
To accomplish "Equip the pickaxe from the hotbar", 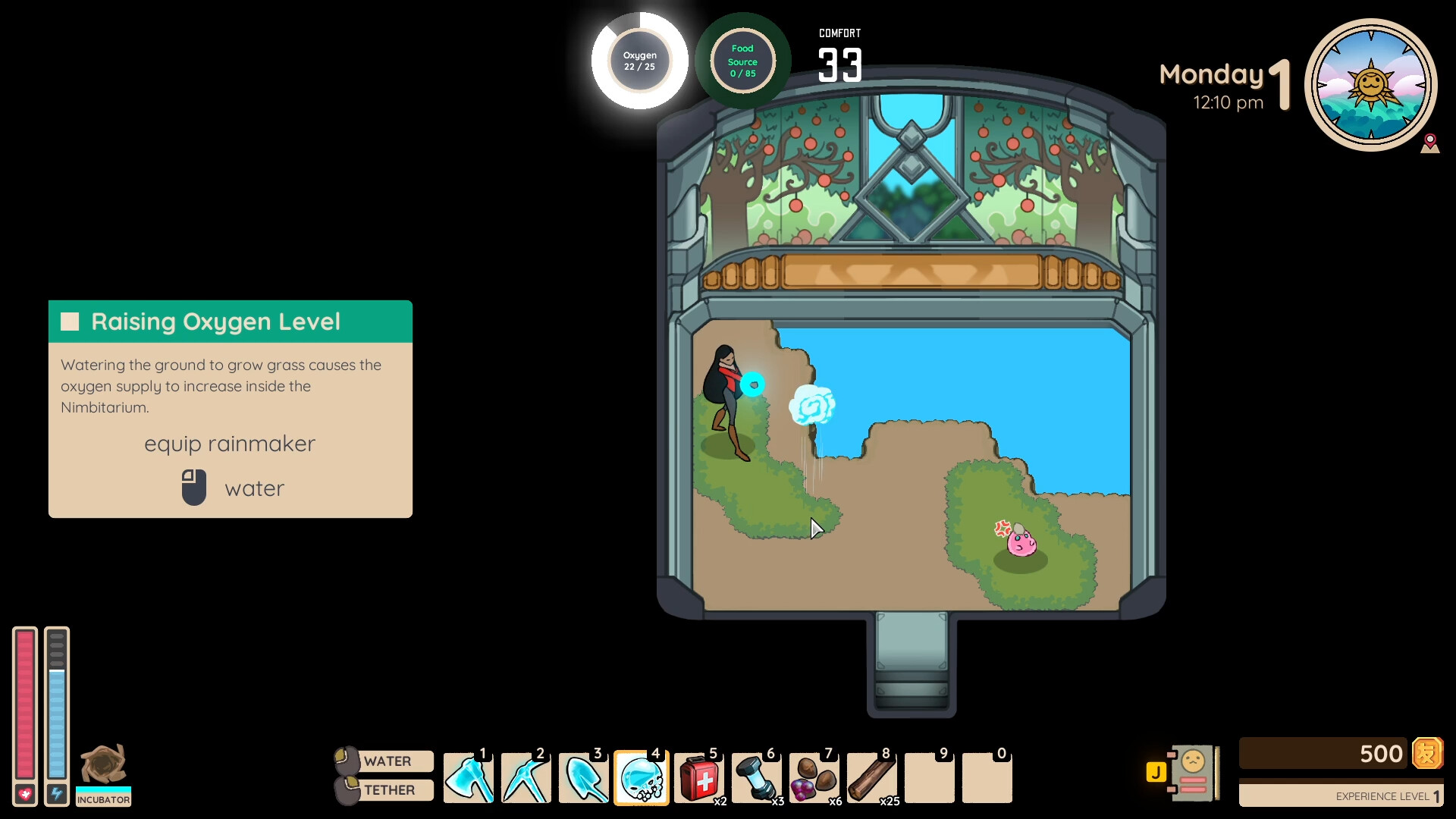I will (526, 778).
